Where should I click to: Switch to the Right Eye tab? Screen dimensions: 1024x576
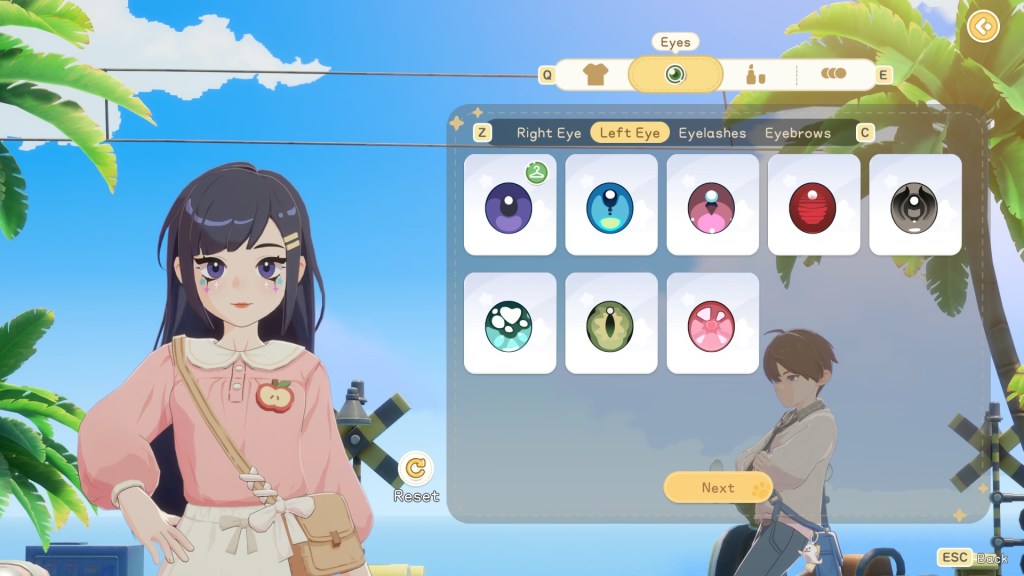pyautogui.click(x=548, y=133)
